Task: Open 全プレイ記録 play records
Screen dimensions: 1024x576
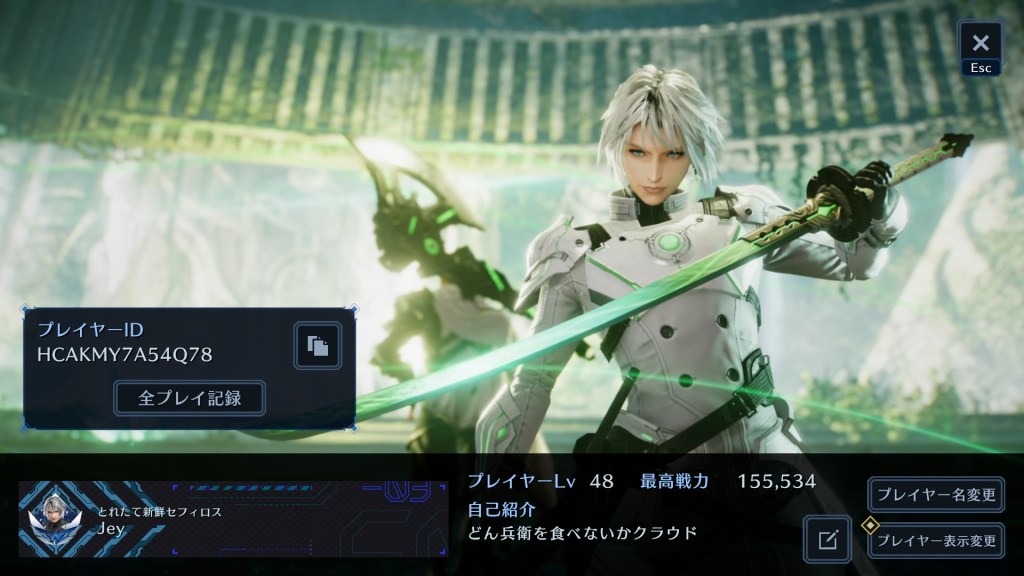Action: (x=189, y=397)
